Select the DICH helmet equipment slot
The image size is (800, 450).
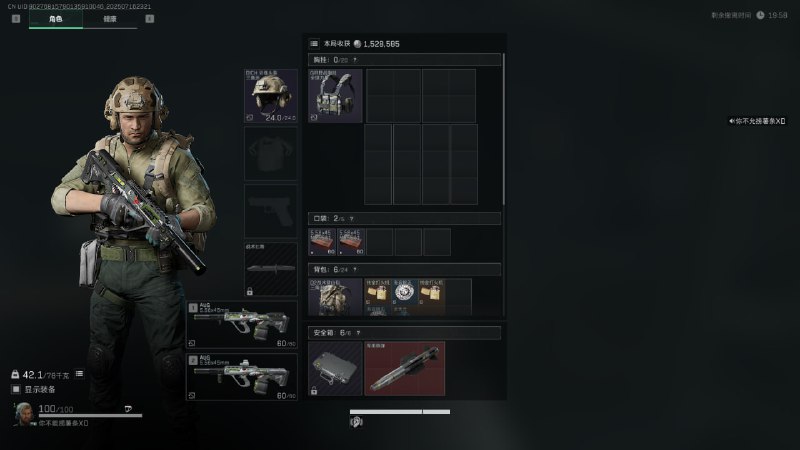tap(271, 95)
